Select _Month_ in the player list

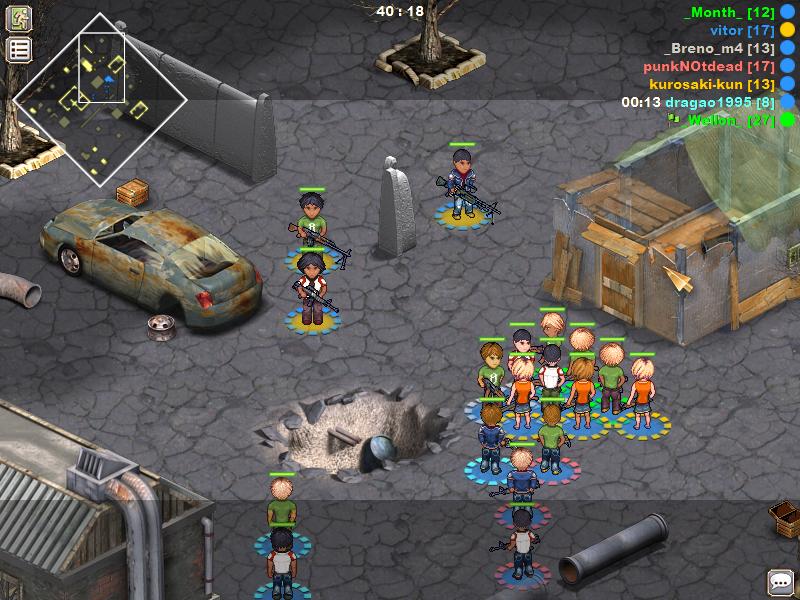729,12
